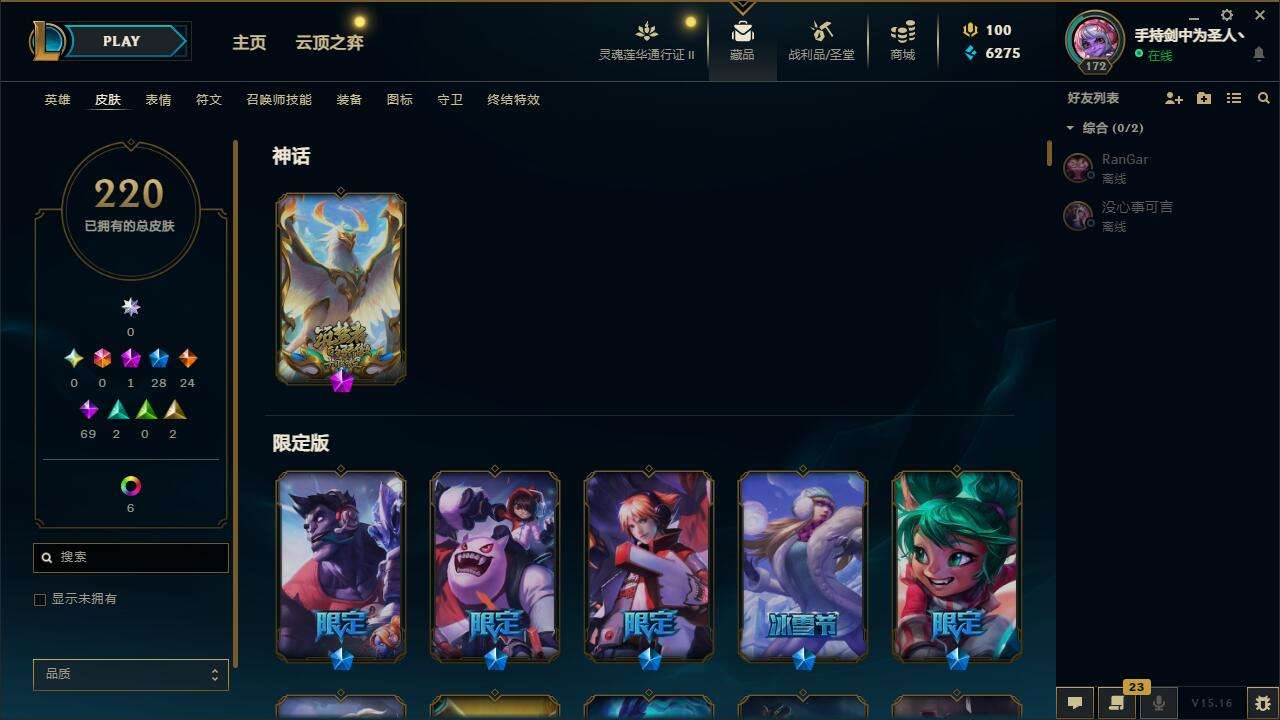Click the rainbow chroma color circle
The width and height of the screenshot is (1280, 720).
pyautogui.click(x=130, y=486)
